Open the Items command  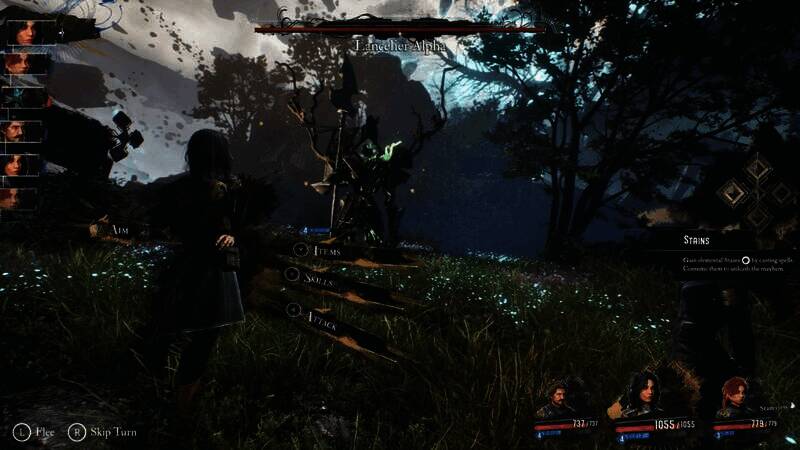point(329,252)
